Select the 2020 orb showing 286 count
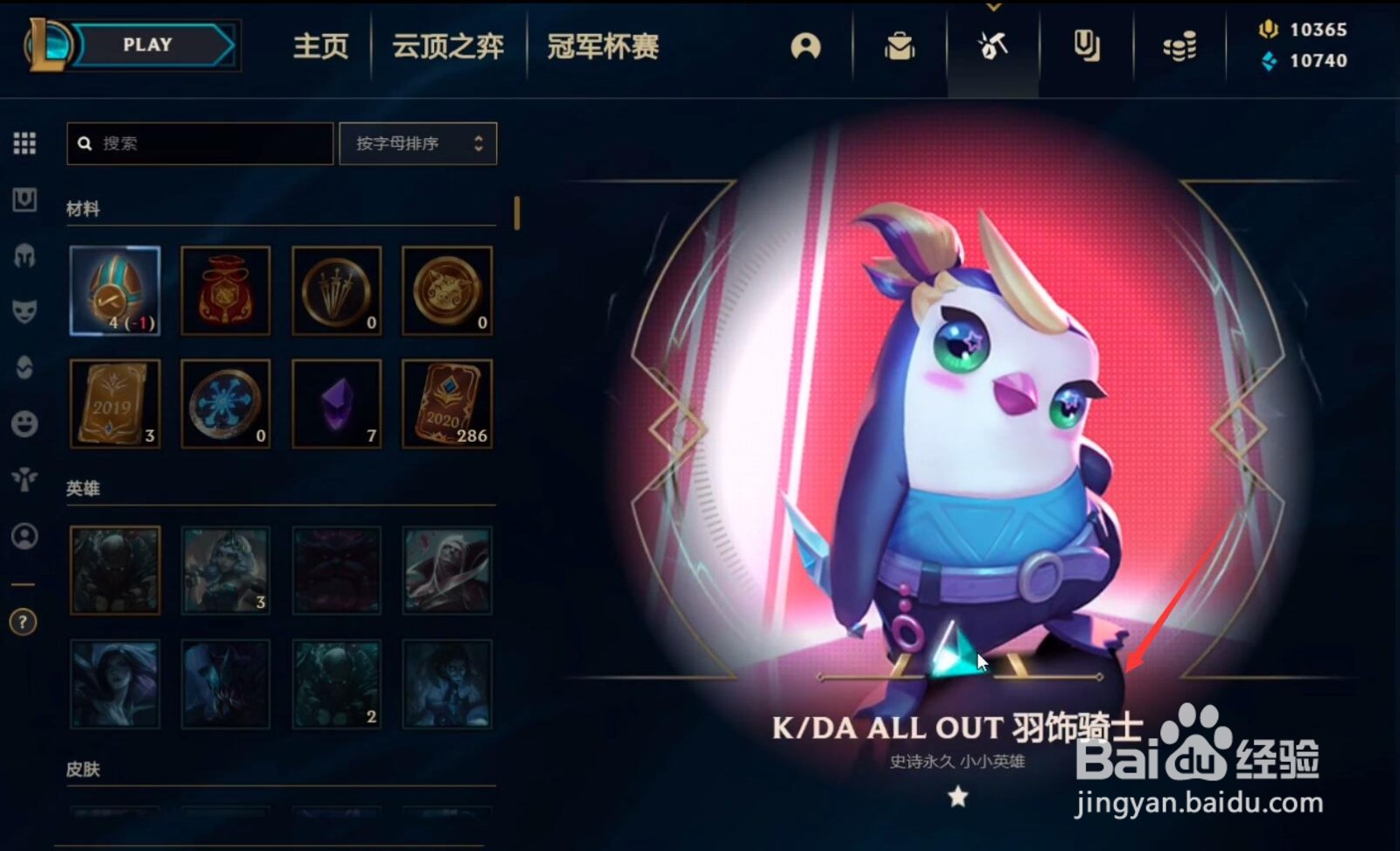This screenshot has height=851, width=1400. tap(447, 403)
